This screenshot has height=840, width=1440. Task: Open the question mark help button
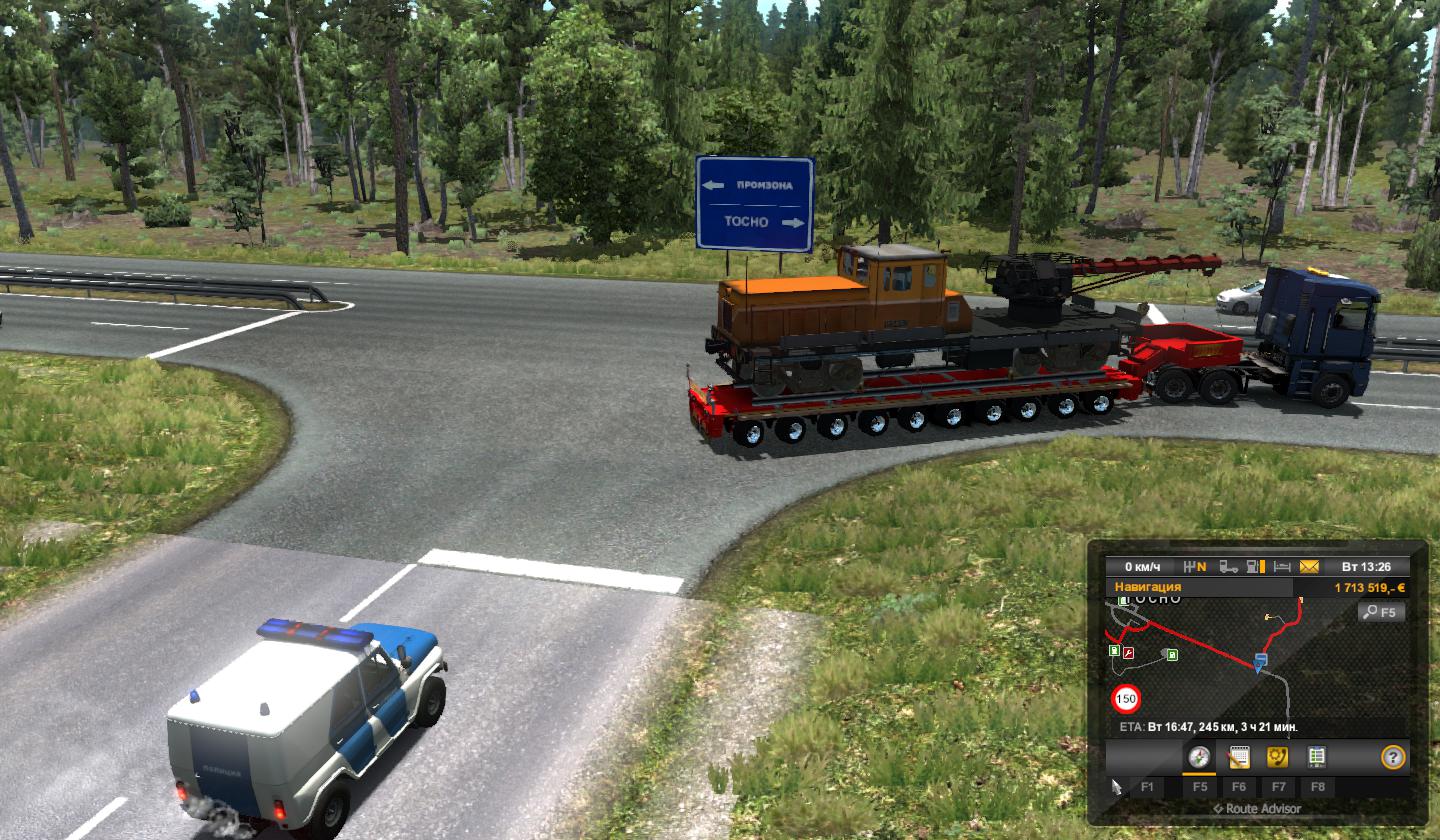click(1391, 757)
